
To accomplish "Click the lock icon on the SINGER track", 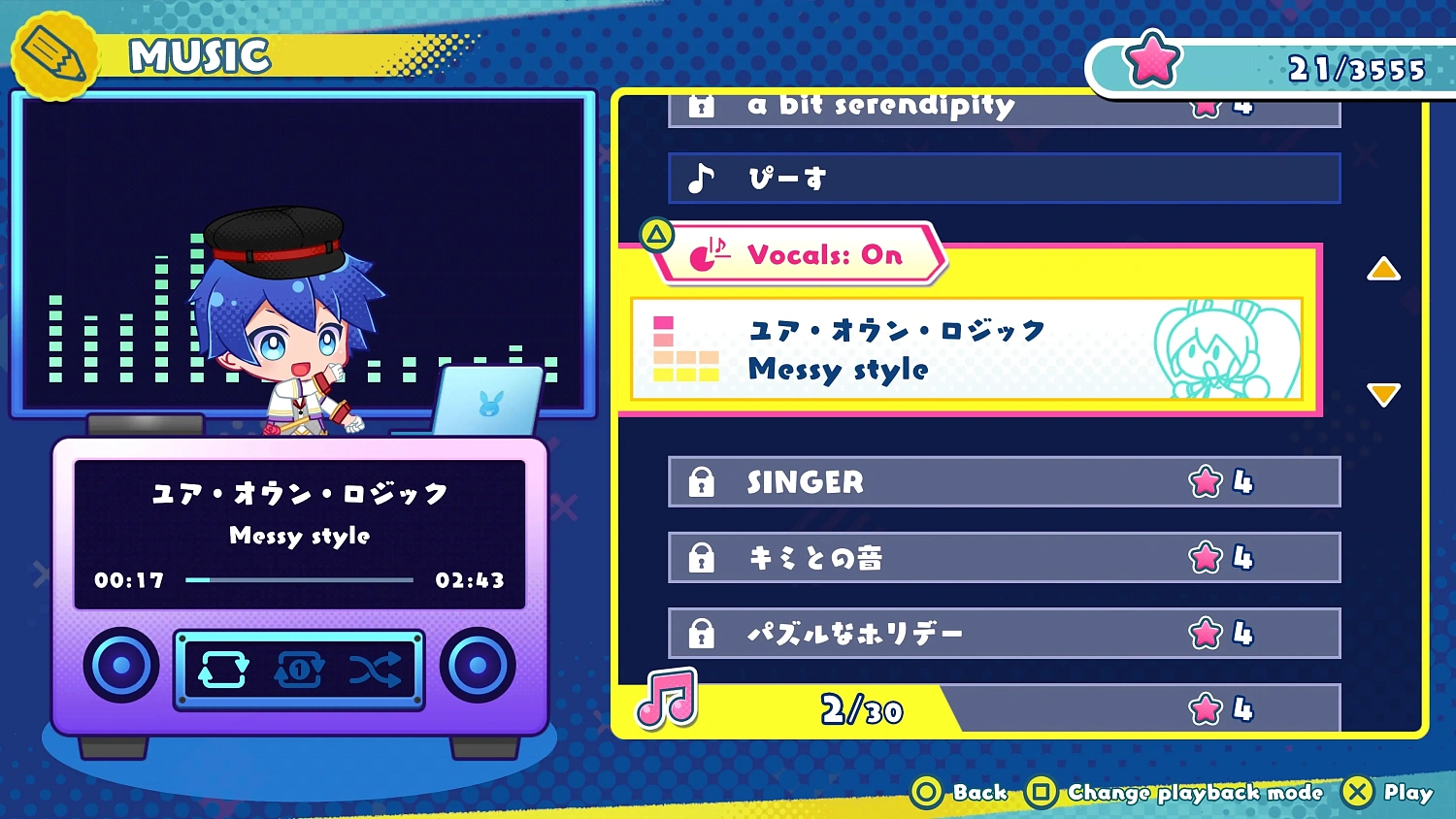I will (x=703, y=481).
